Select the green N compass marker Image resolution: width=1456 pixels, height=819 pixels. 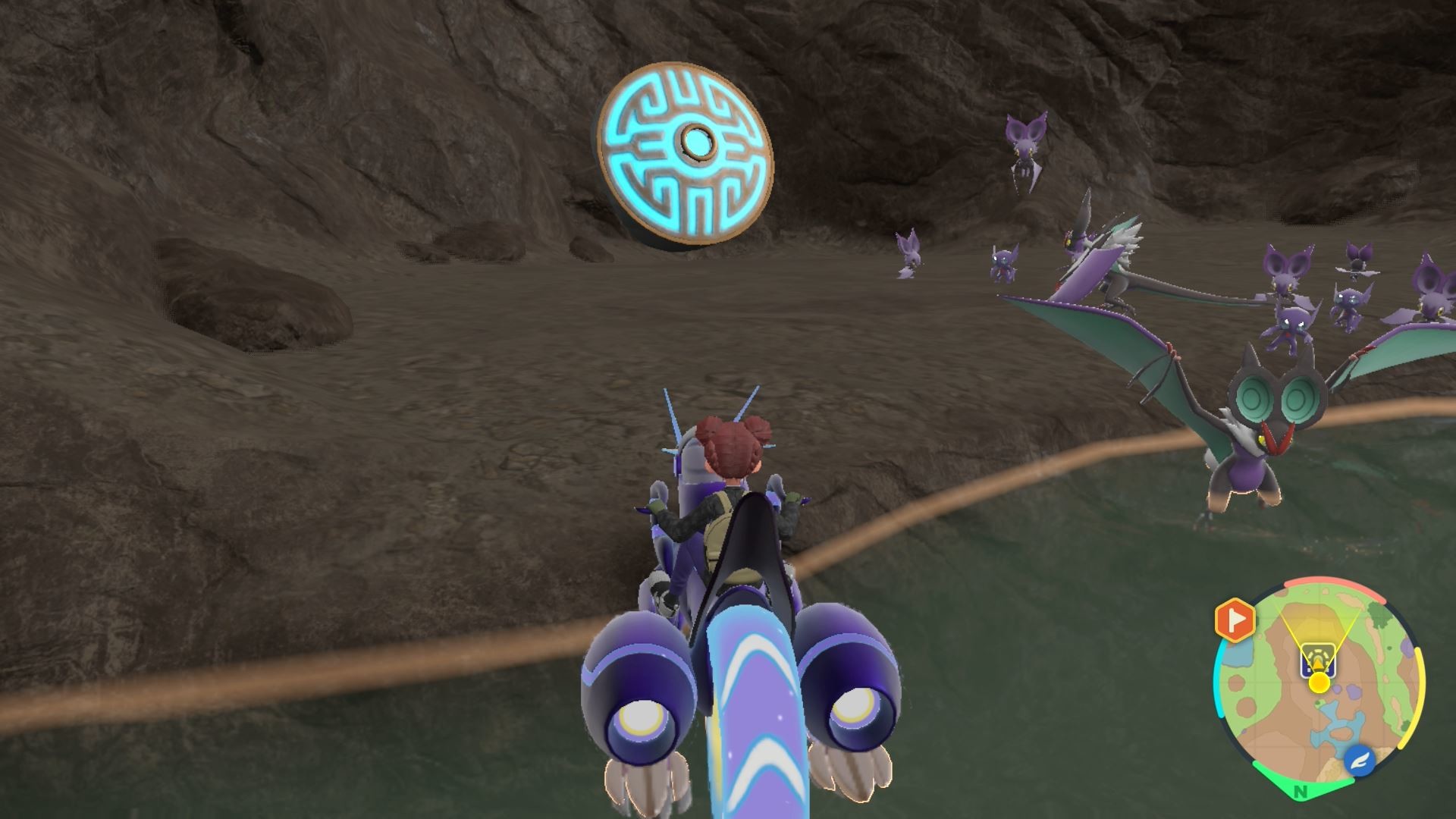(x=1301, y=792)
